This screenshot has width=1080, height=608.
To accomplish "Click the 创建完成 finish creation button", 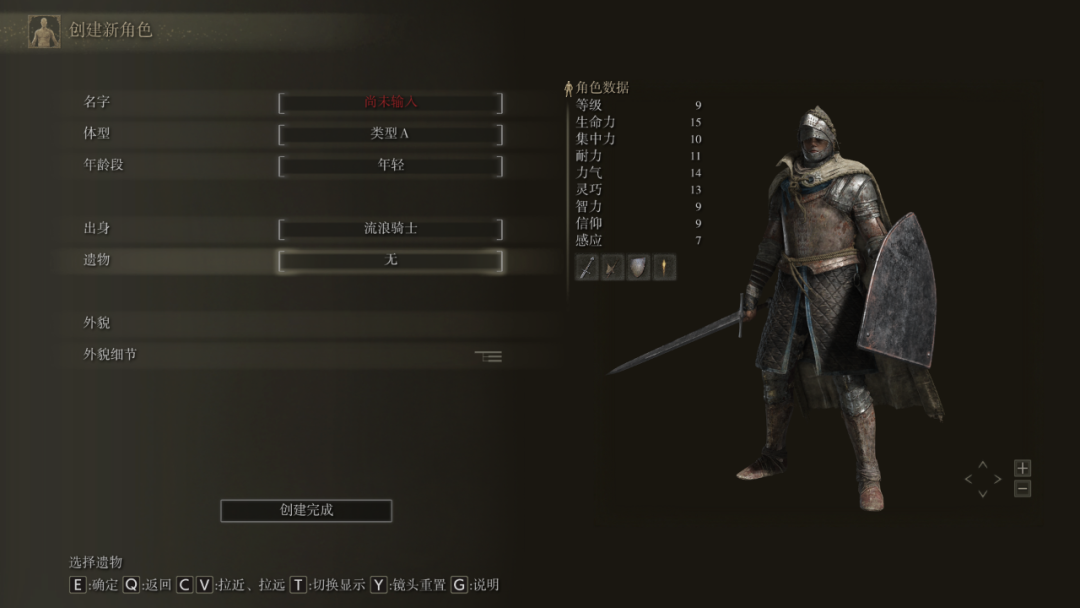I will [x=306, y=510].
